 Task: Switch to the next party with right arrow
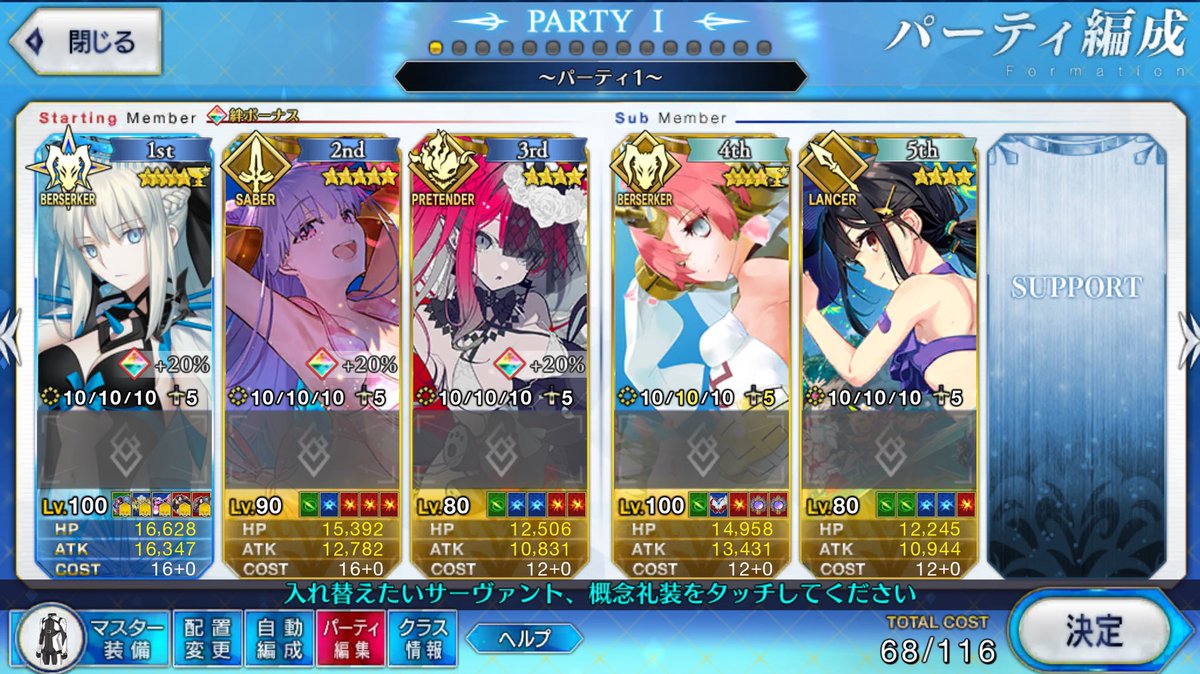pyautogui.click(x=1189, y=330)
